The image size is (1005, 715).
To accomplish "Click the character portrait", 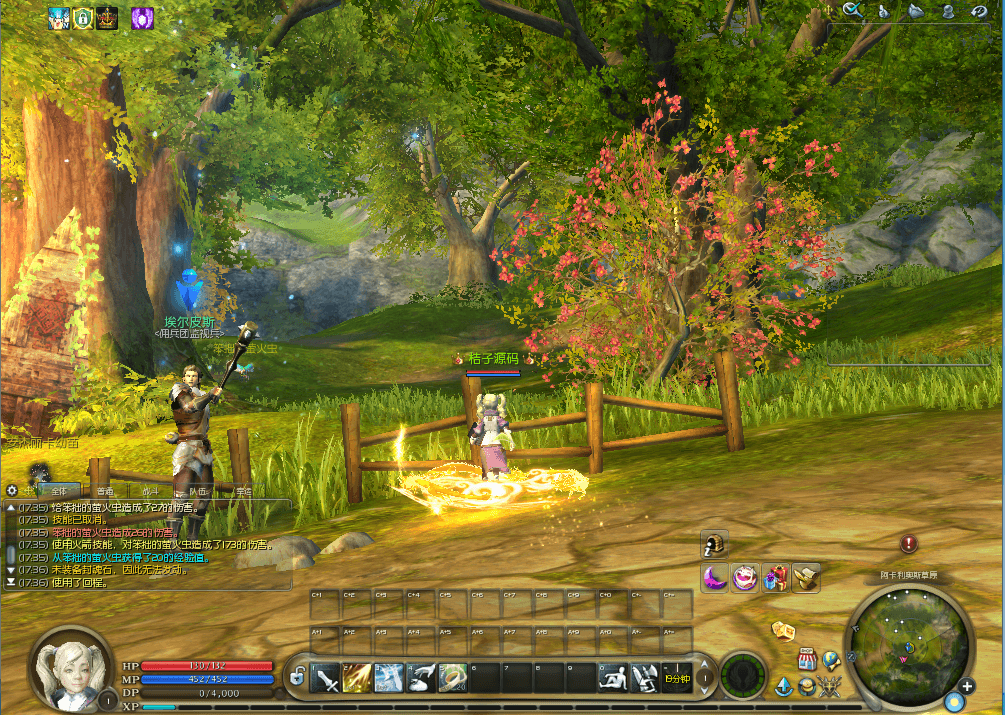I will point(70,668).
